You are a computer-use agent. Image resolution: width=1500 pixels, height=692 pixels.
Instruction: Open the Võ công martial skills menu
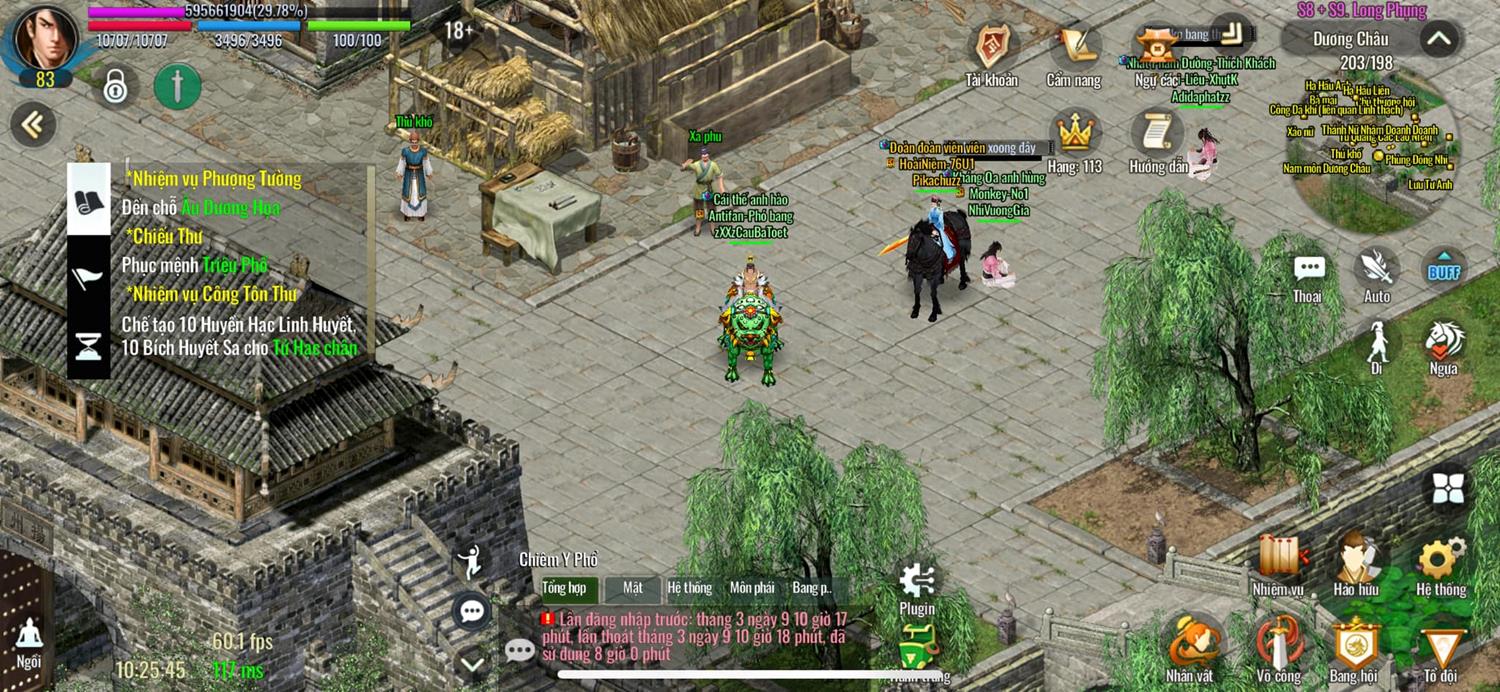pos(1278,645)
